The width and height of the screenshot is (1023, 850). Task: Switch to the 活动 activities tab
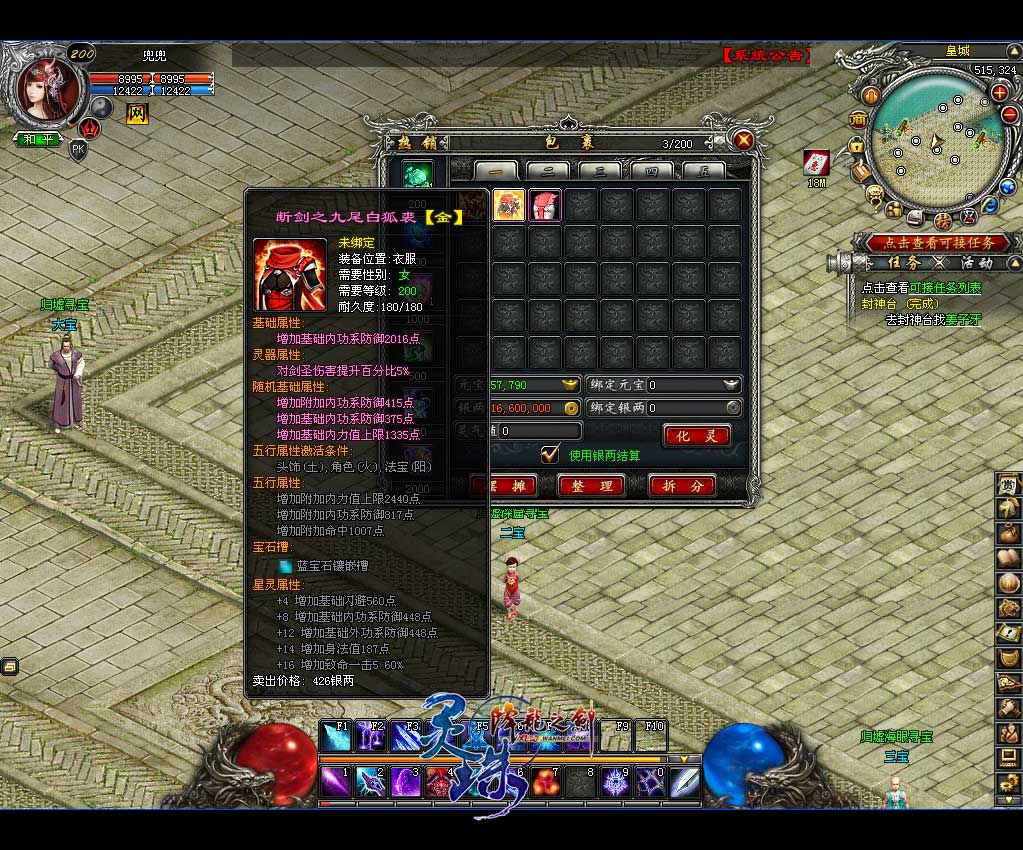point(976,263)
